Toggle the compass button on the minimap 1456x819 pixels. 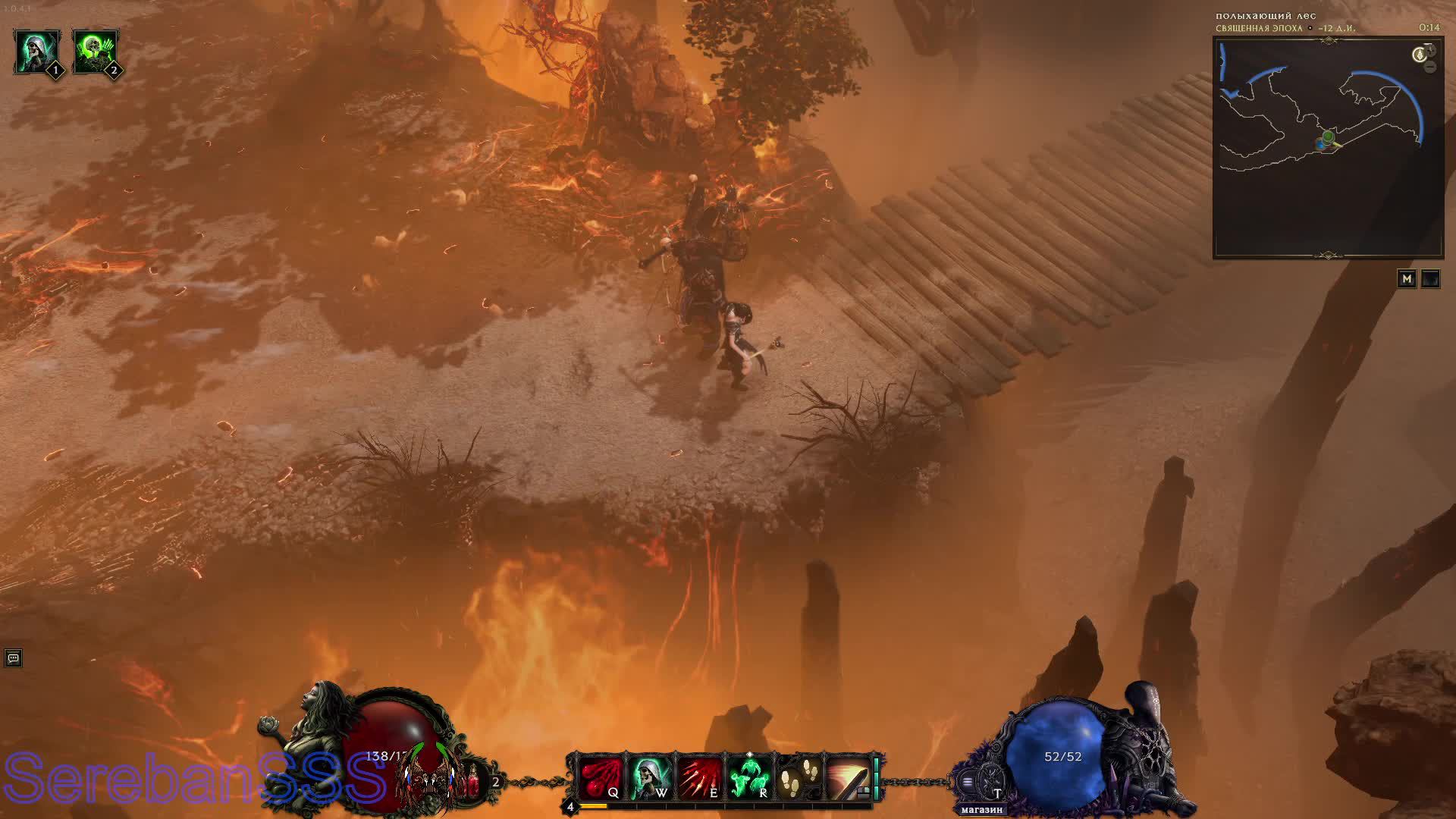pyautogui.click(x=1420, y=55)
